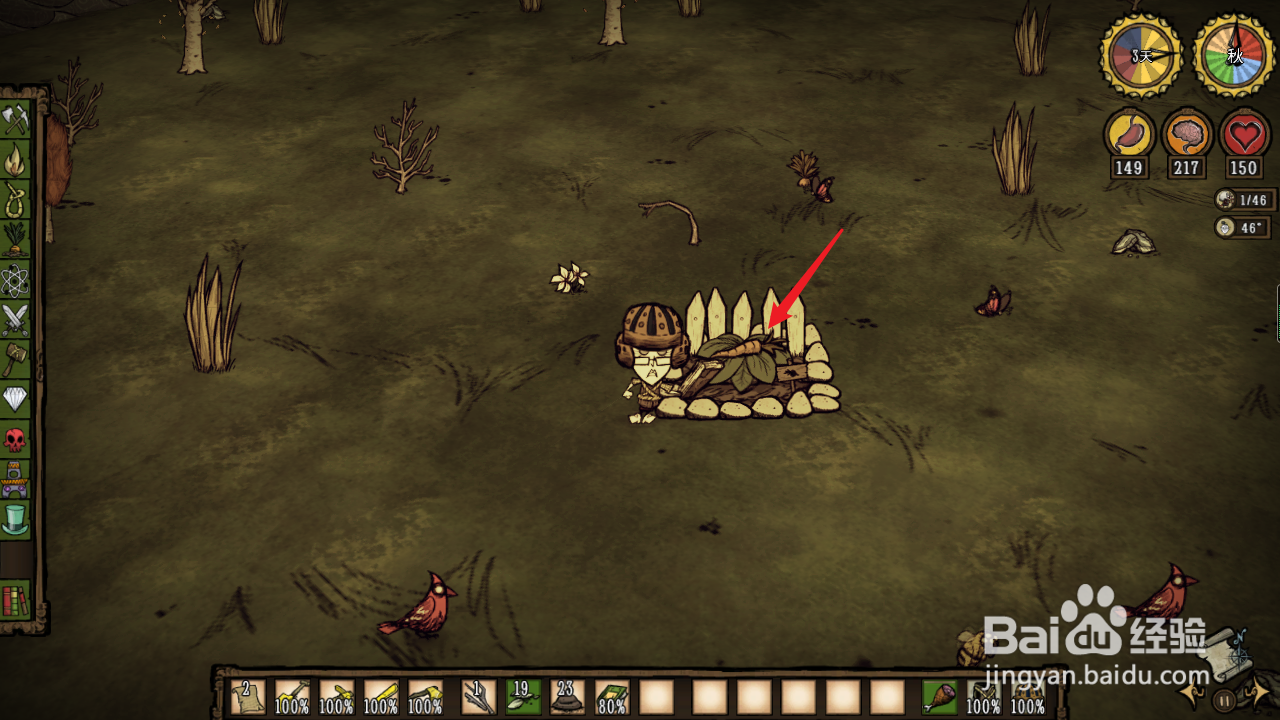Viewport: 1280px width, 720px height.
Task: Open the books crafting tab
Action: click(16, 600)
